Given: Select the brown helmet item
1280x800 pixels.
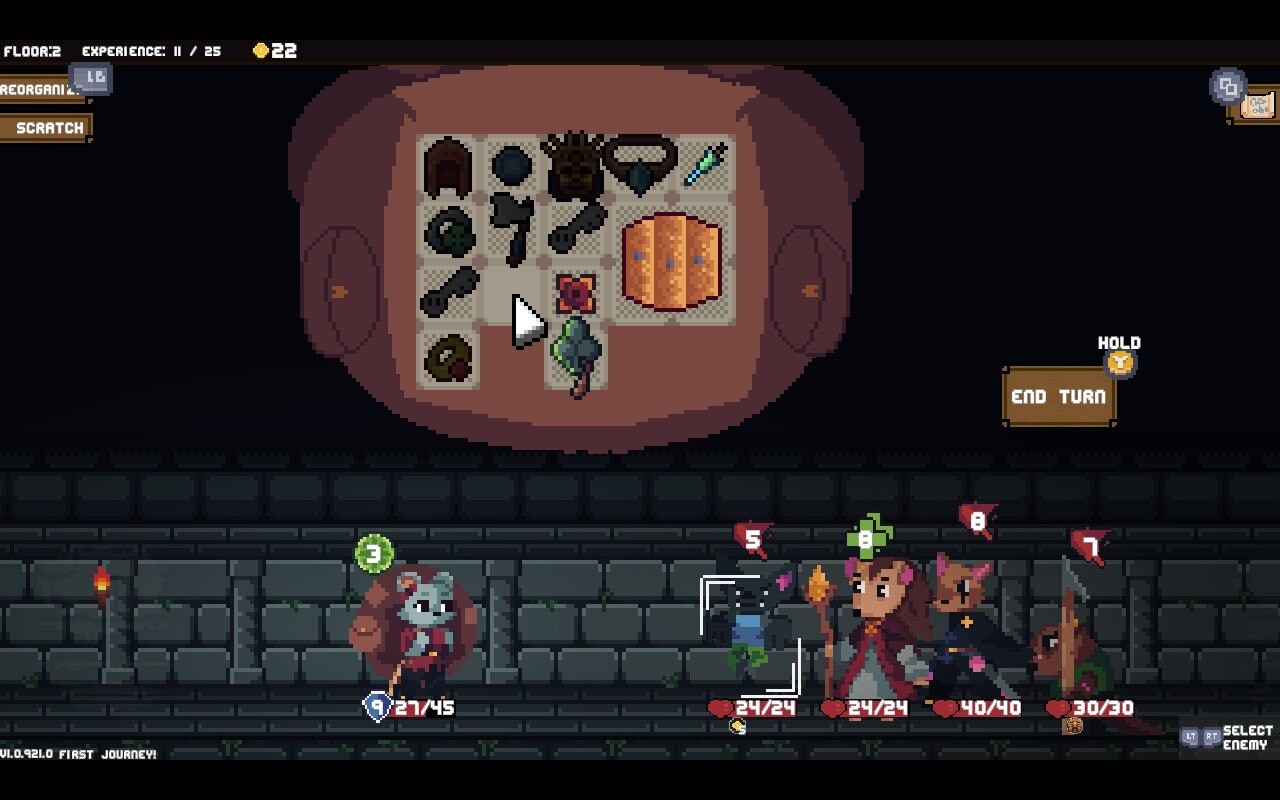Looking at the screenshot, I should coord(447,167).
